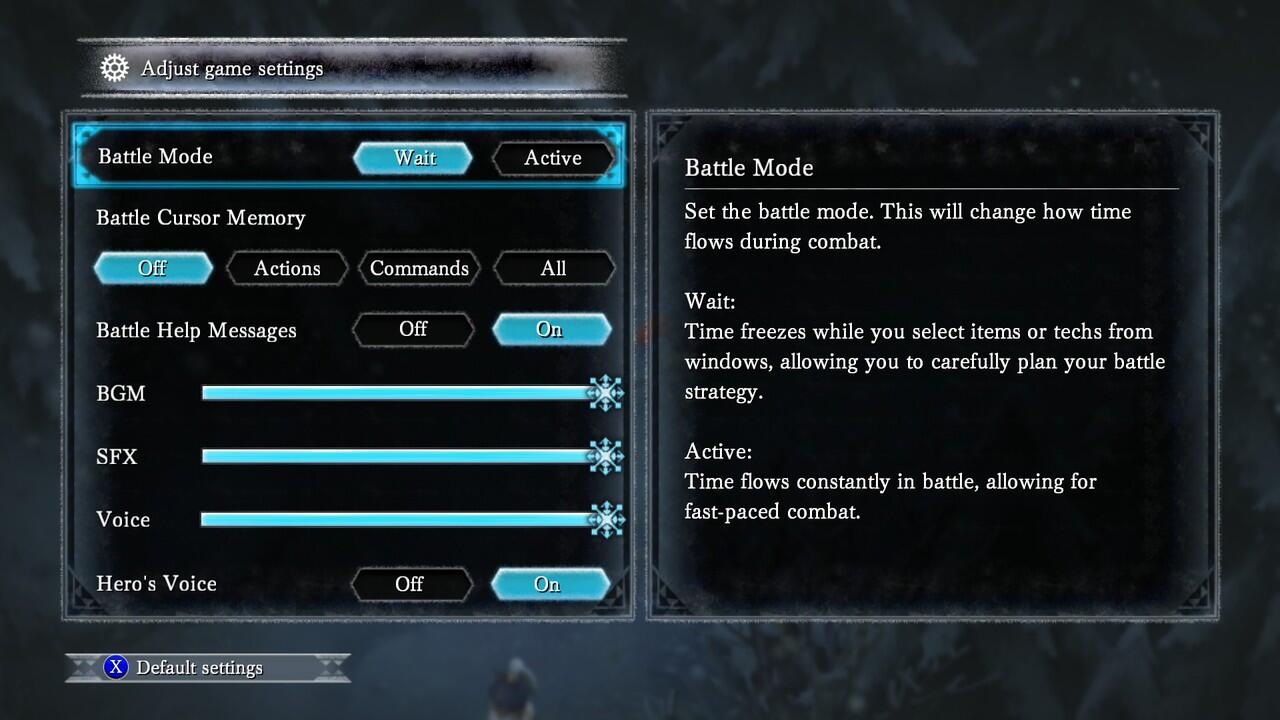Enable Battle Help Messages
Viewport: 1280px width, 720px height.
tap(550, 329)
